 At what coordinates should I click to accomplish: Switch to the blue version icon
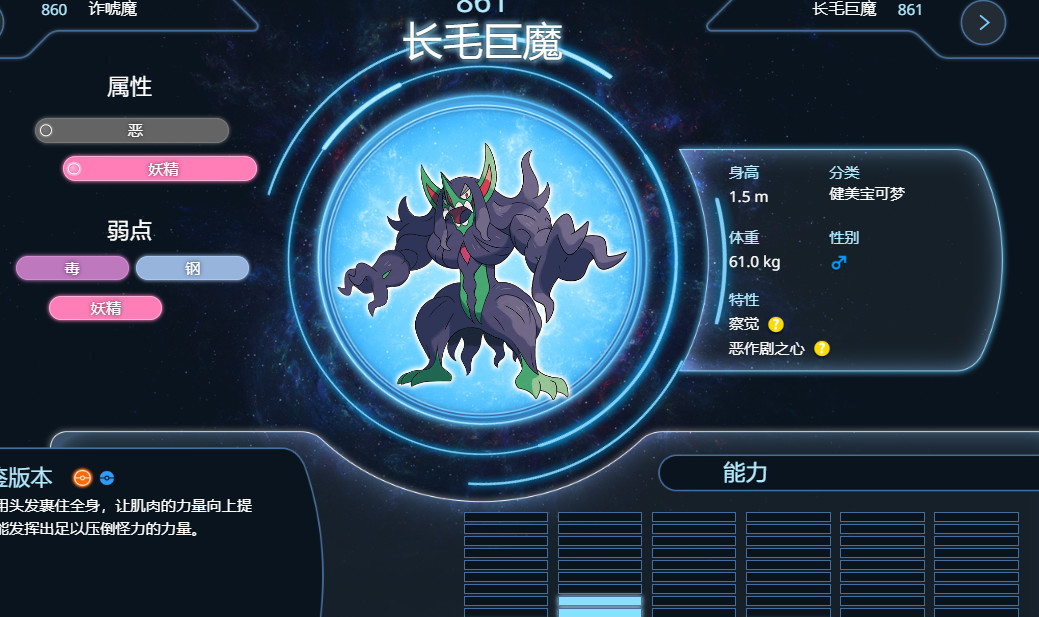coord(107,478)
